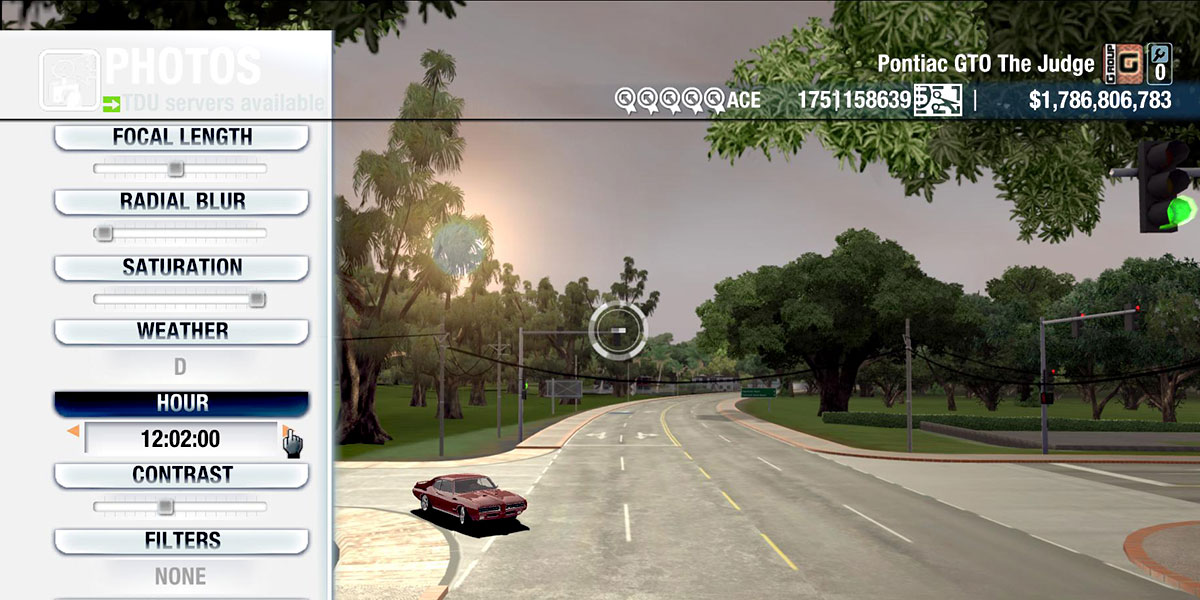
Task: Decrease the hour with the left arrow
Action: pyautogui.click(x=73, y=432)
